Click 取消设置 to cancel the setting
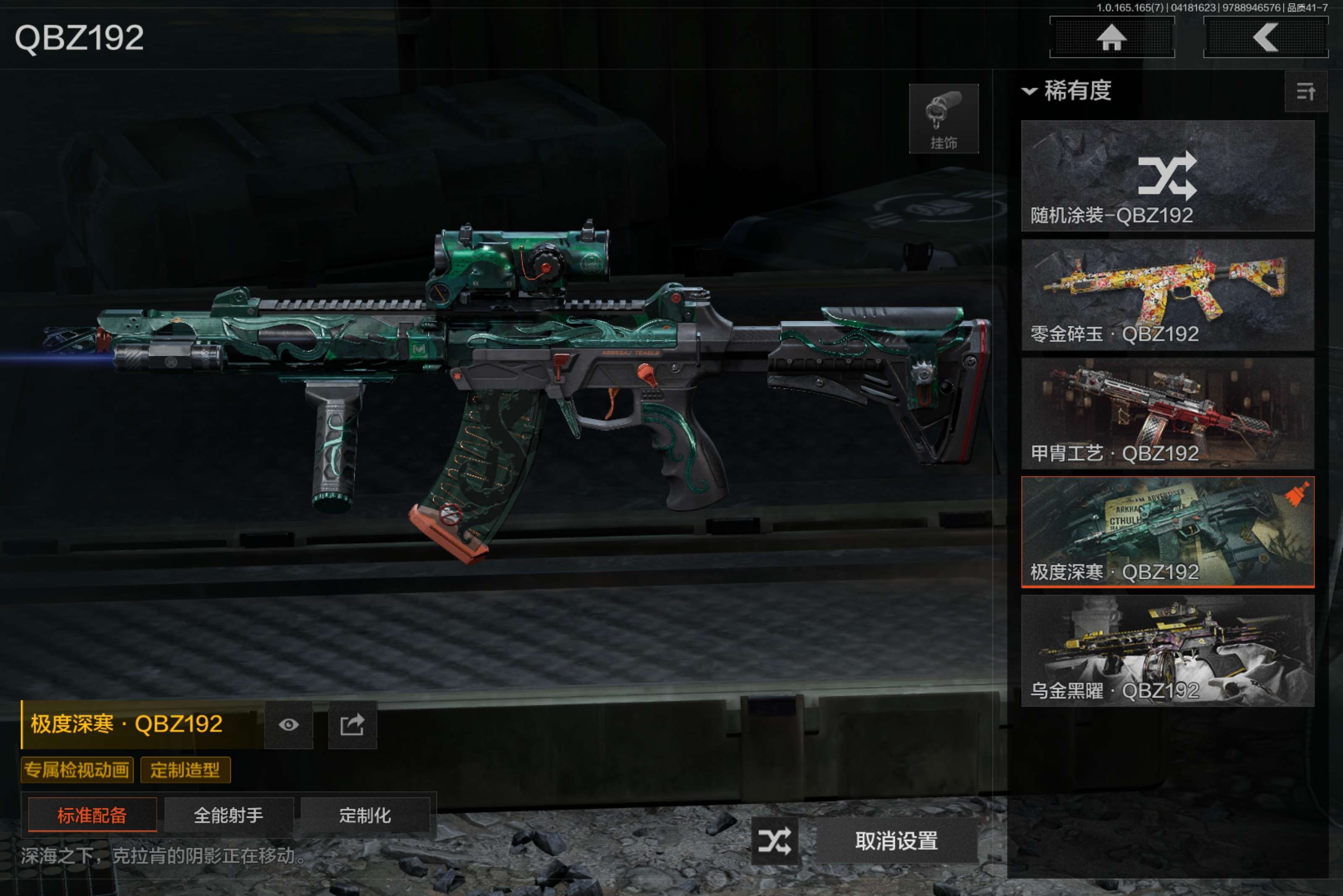Image resolution: width=1343 pixels, height=896 pixels. click(x=896, y=841)
